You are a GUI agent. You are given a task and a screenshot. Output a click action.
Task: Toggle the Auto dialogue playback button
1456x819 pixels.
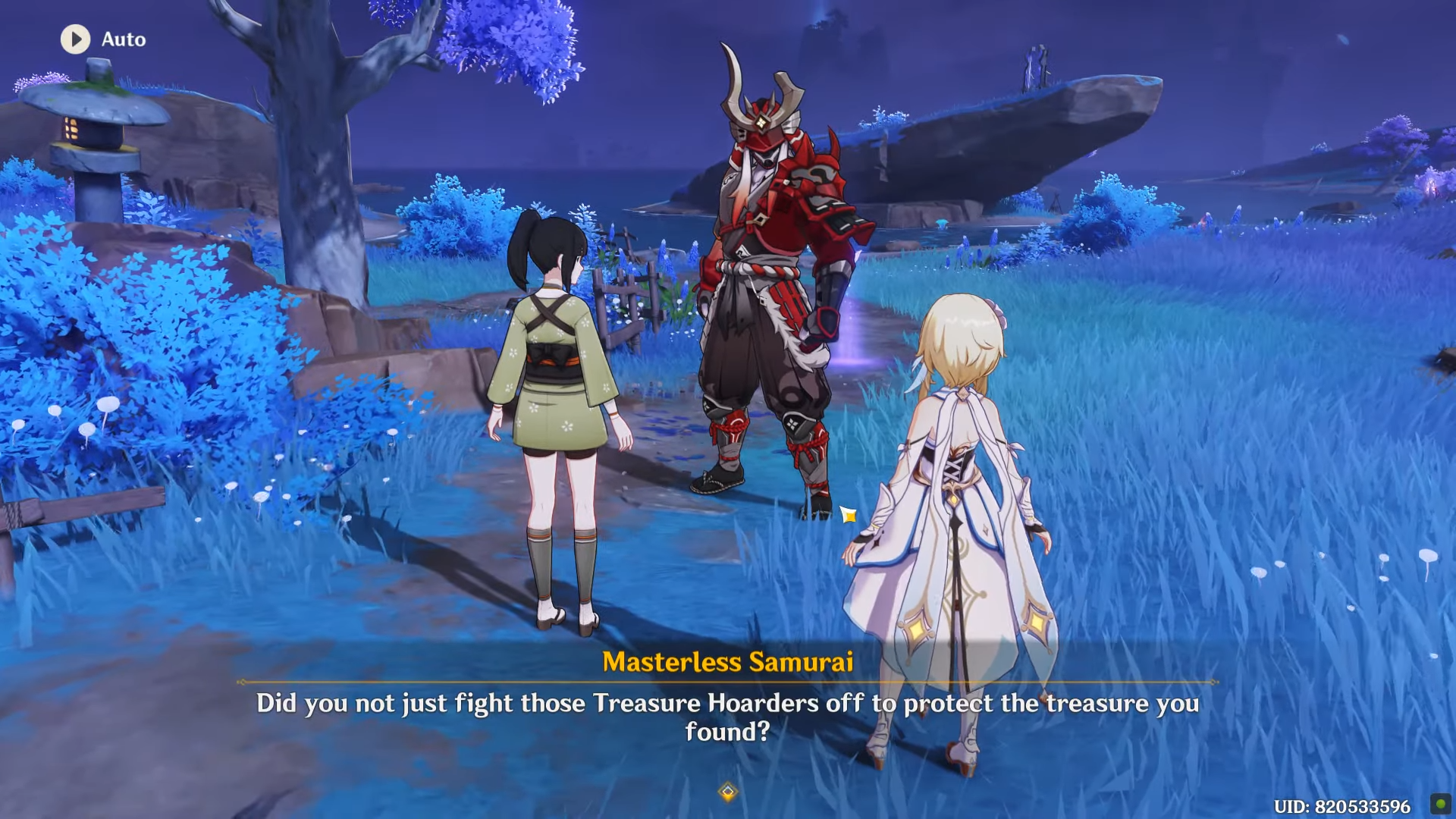coord(76,39)
